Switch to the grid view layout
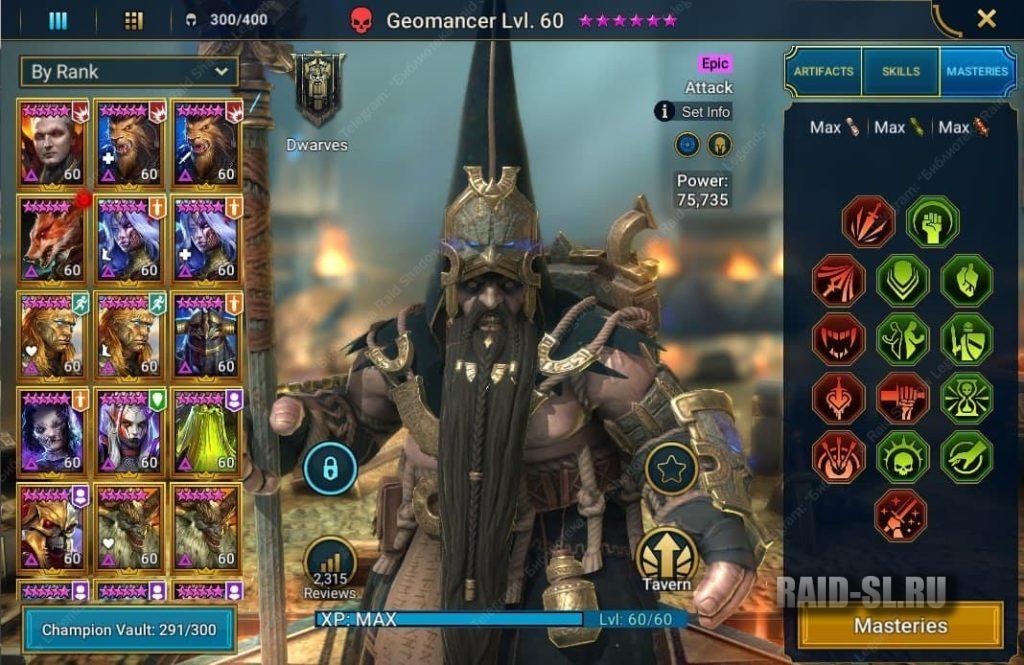 (133, 20)
